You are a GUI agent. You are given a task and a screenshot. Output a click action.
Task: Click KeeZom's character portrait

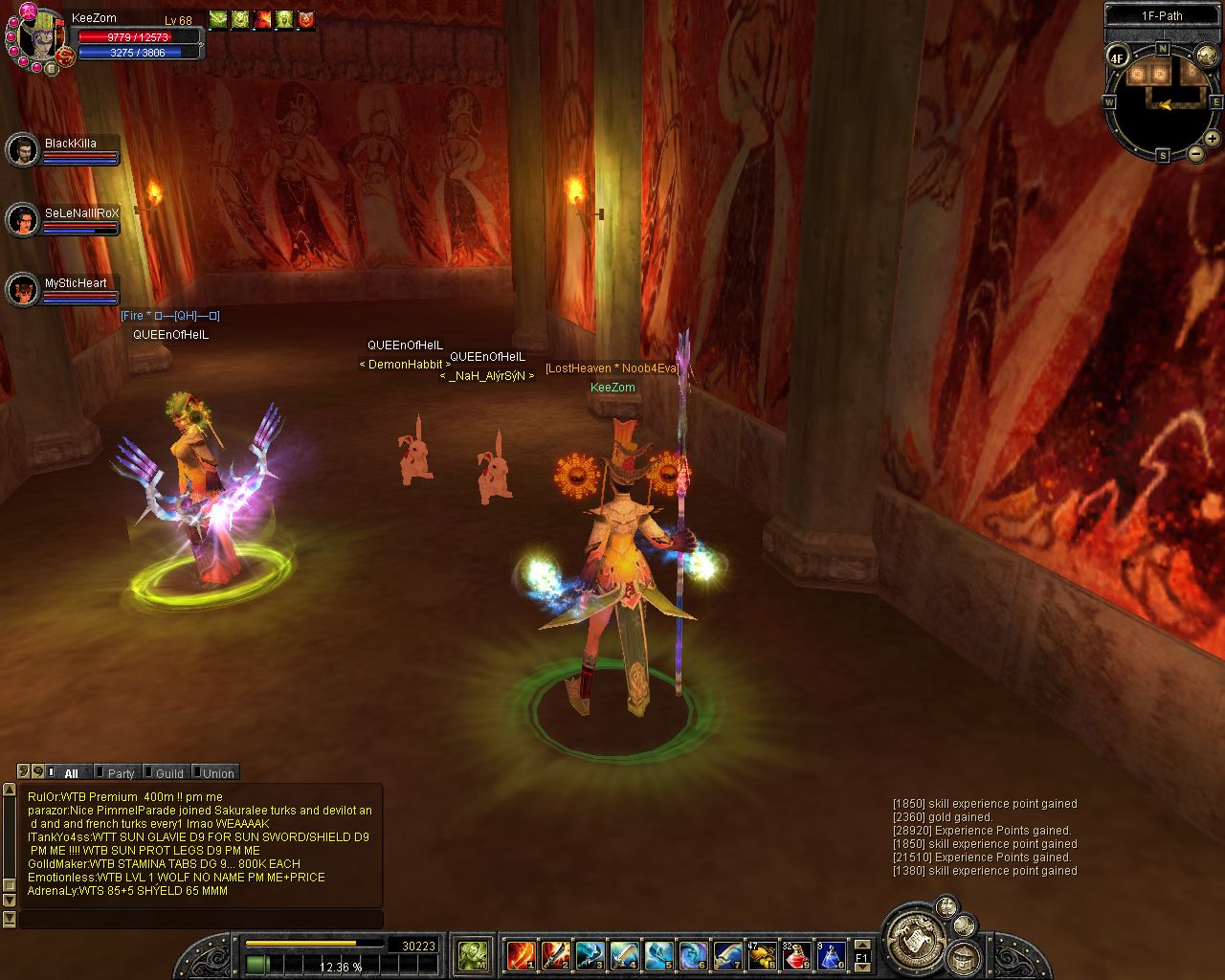(36, 36)
